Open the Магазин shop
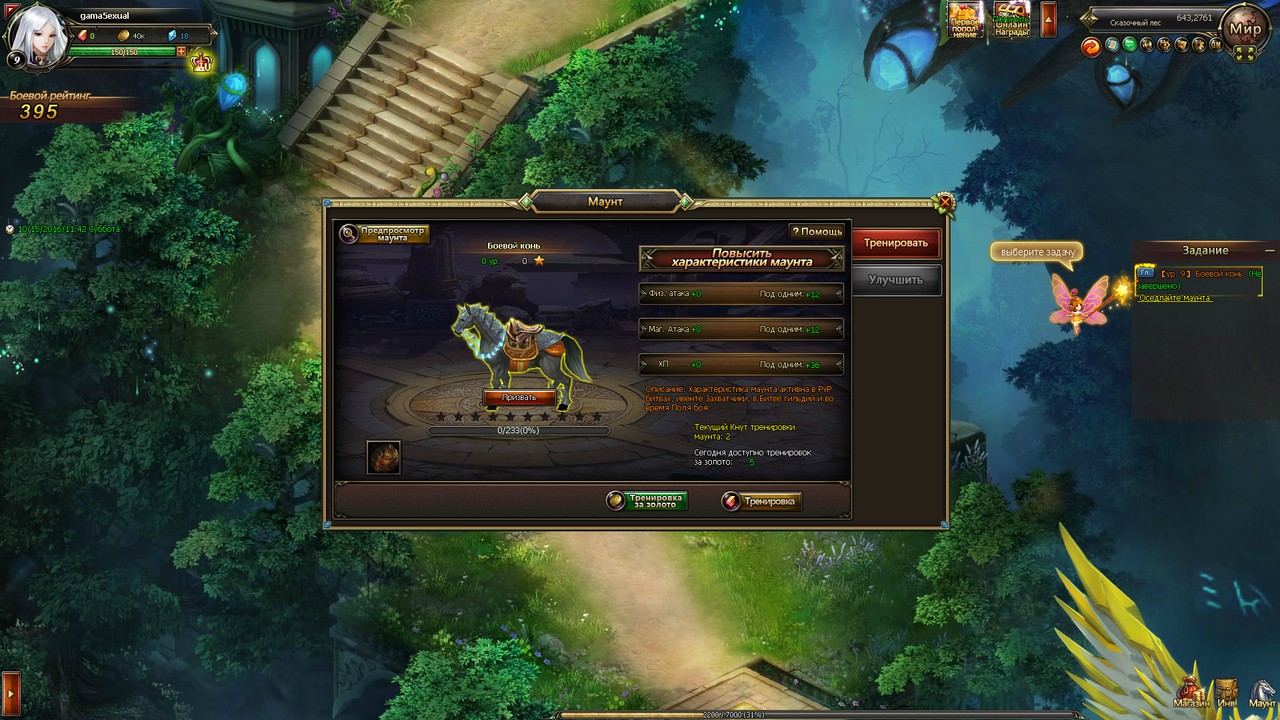Screen dimensions: 1280x720 [1192, 693]
